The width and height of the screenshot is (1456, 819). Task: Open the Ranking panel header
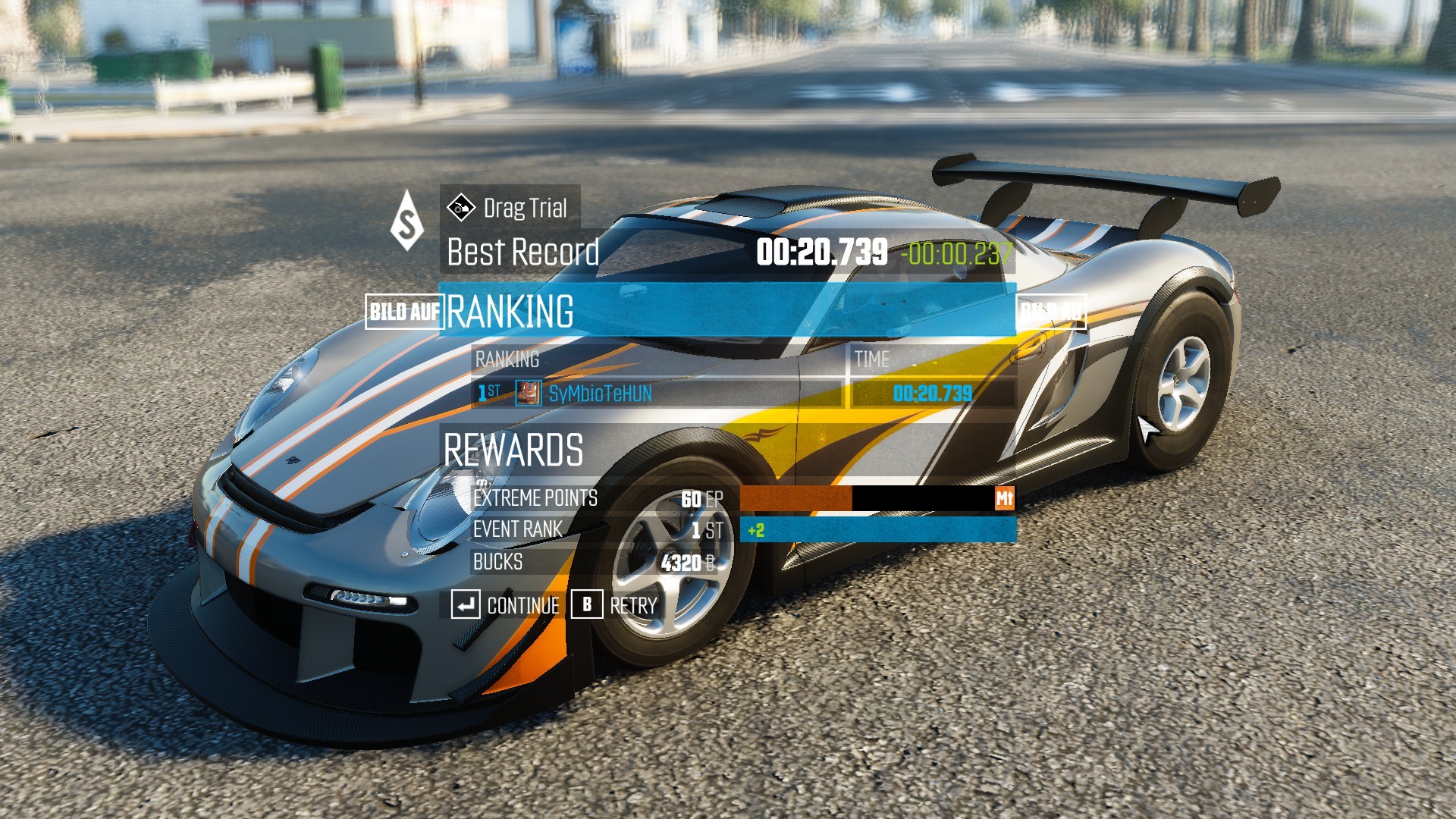(x=726, y=311)
